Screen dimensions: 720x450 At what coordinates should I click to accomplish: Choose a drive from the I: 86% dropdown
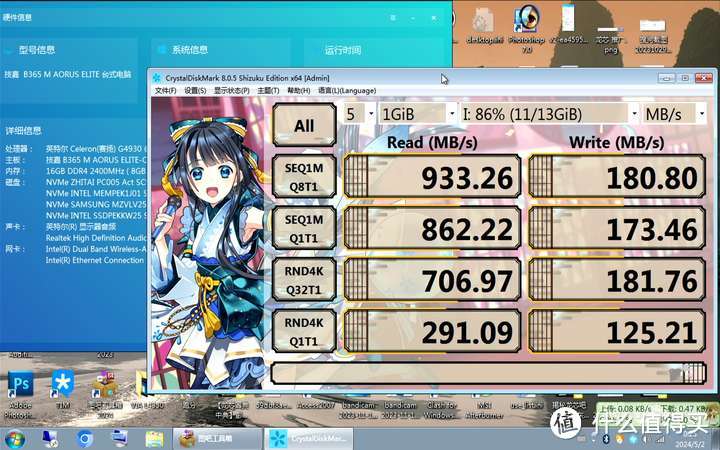click(549, 113)
